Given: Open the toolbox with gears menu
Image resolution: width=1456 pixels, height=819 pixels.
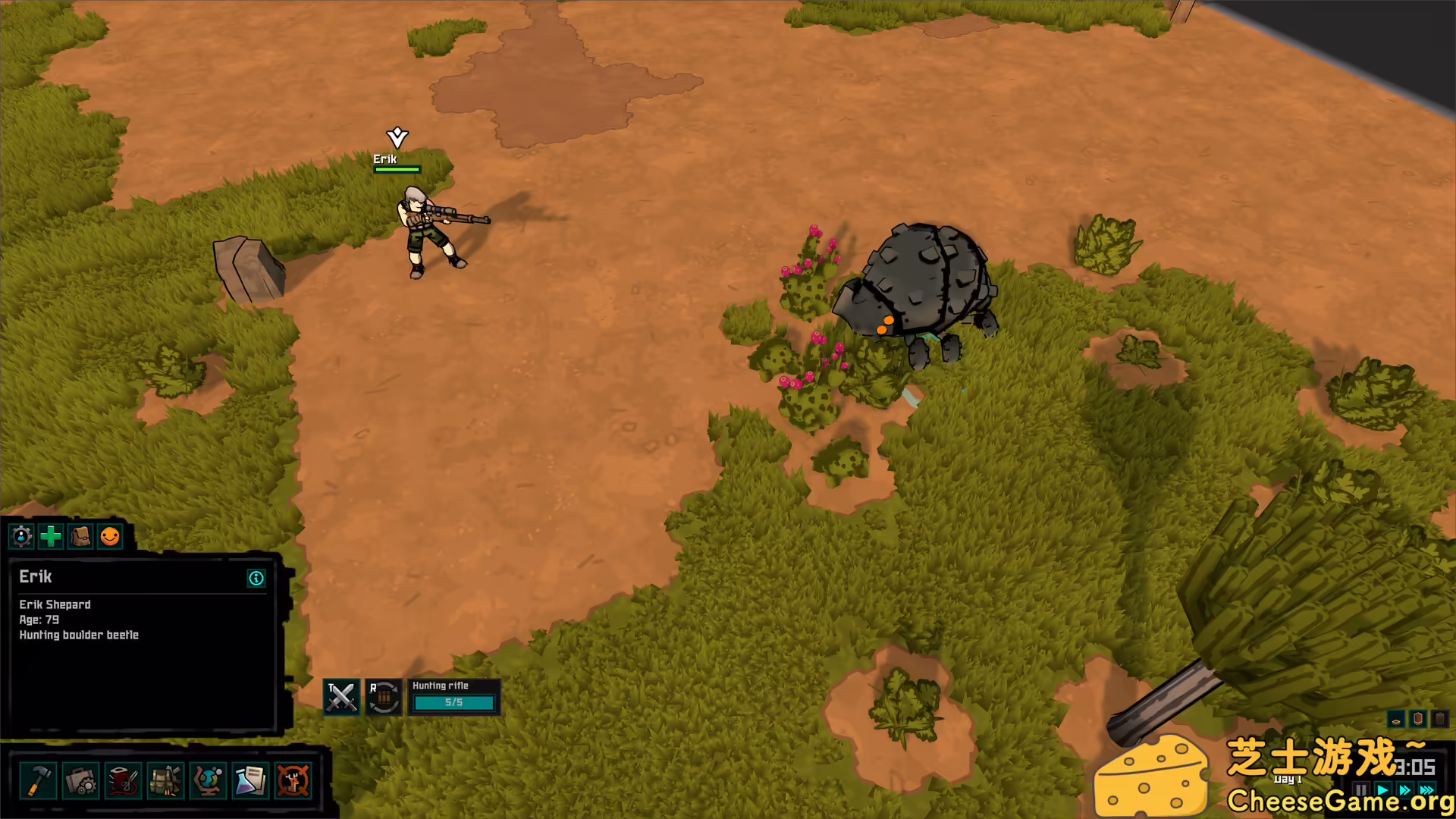Looking at the screenshot, I should point(80,780).
